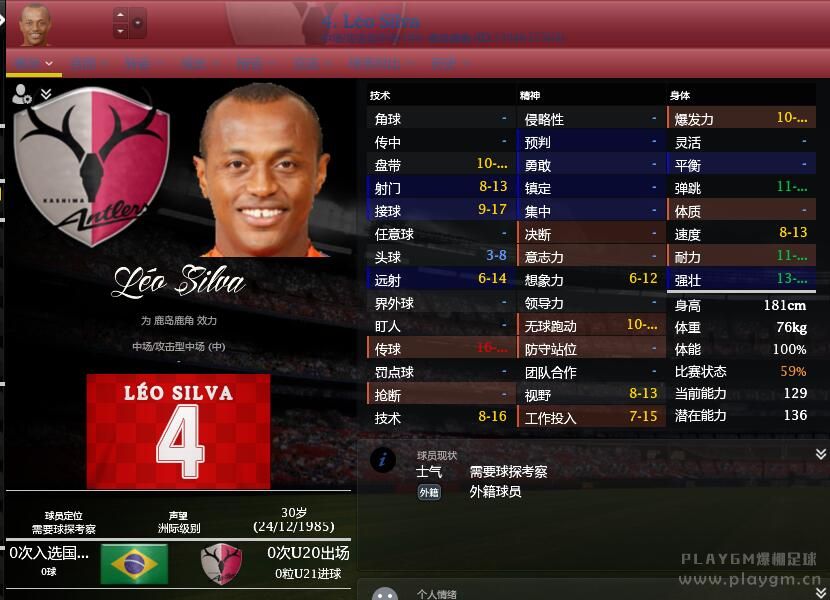The image size is (830, 600).
Task: Click the small Kashima Antlers badge beside the flag
Action: pos(221,564)
